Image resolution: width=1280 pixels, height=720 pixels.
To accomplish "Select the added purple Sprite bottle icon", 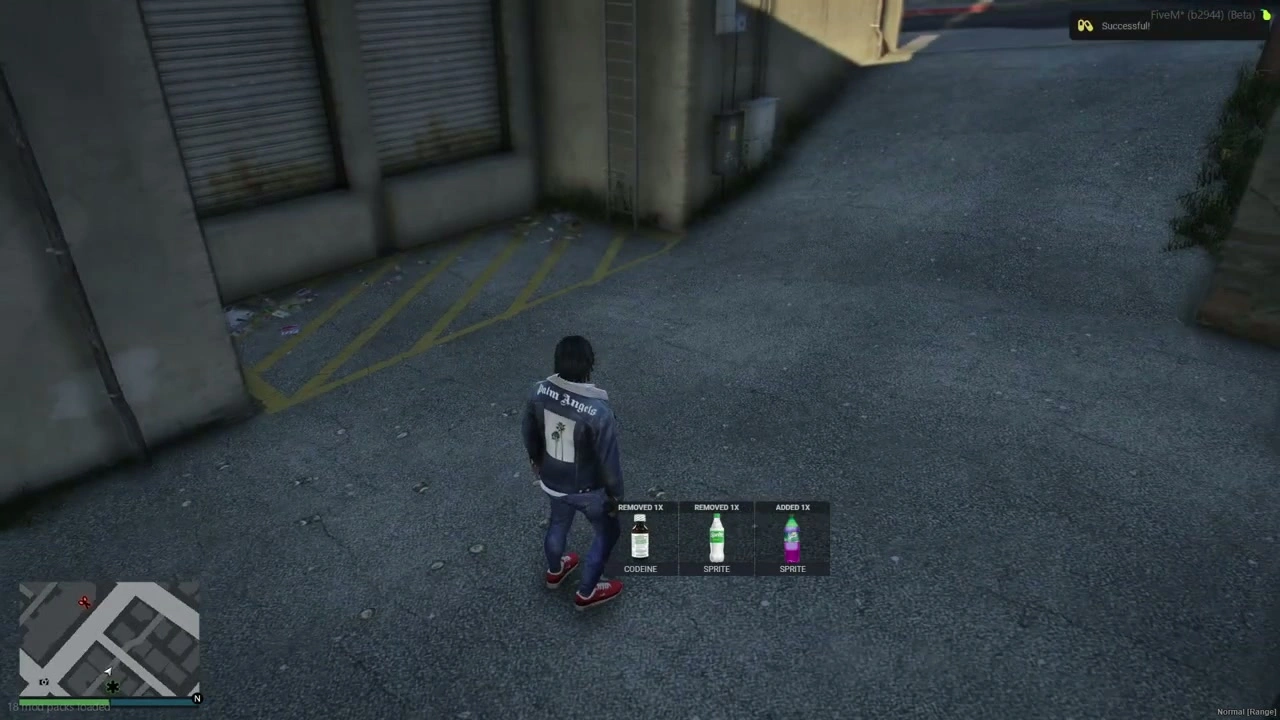I will 792,540.
